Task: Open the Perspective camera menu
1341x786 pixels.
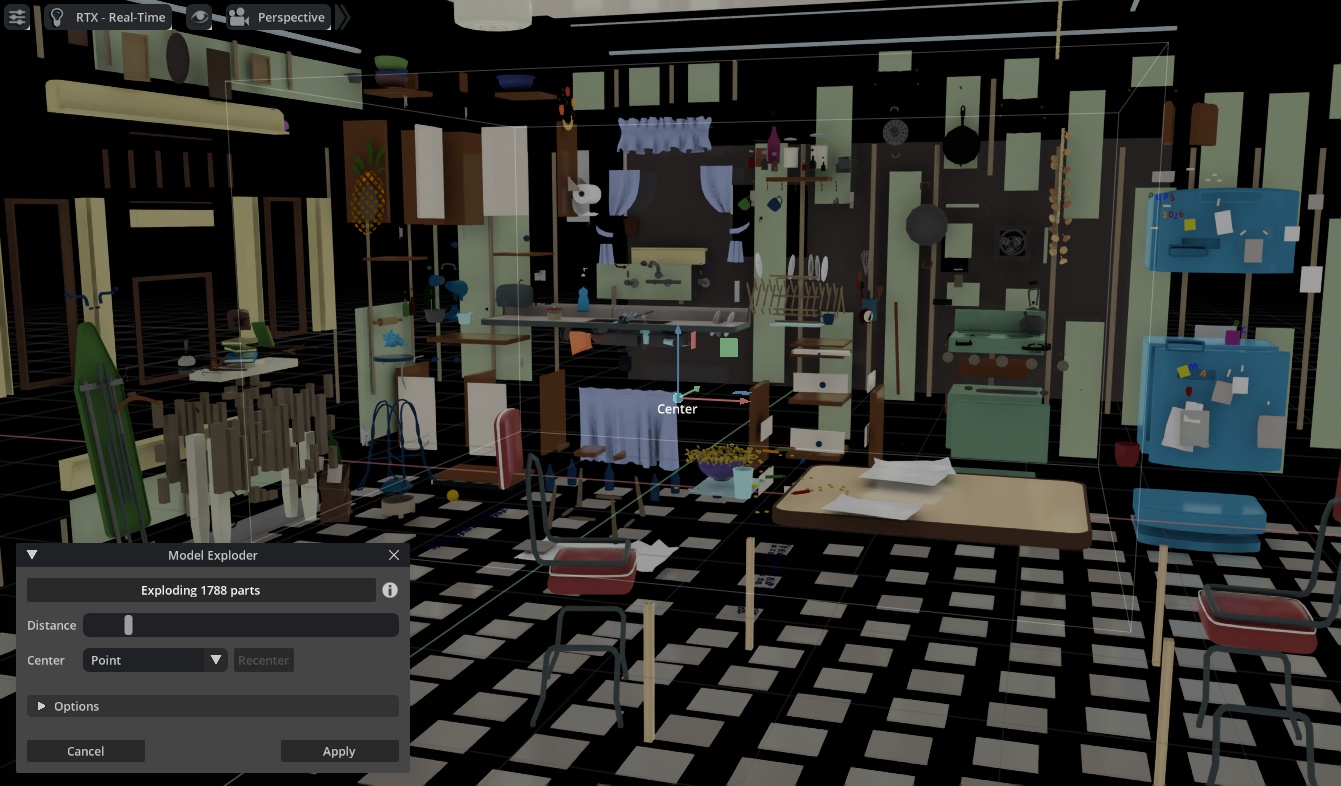Action: 278,17
